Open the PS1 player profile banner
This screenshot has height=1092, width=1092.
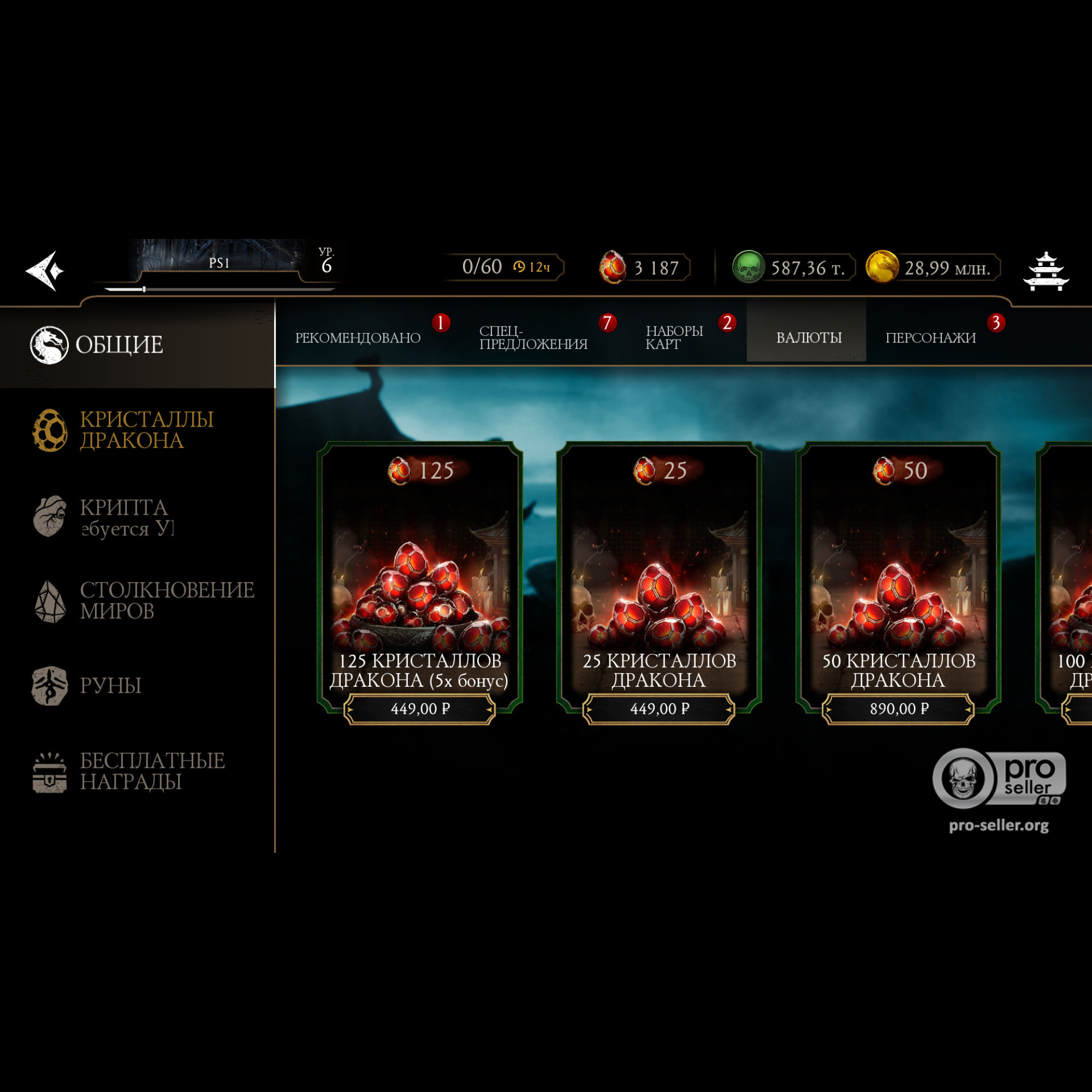(219, 263)
